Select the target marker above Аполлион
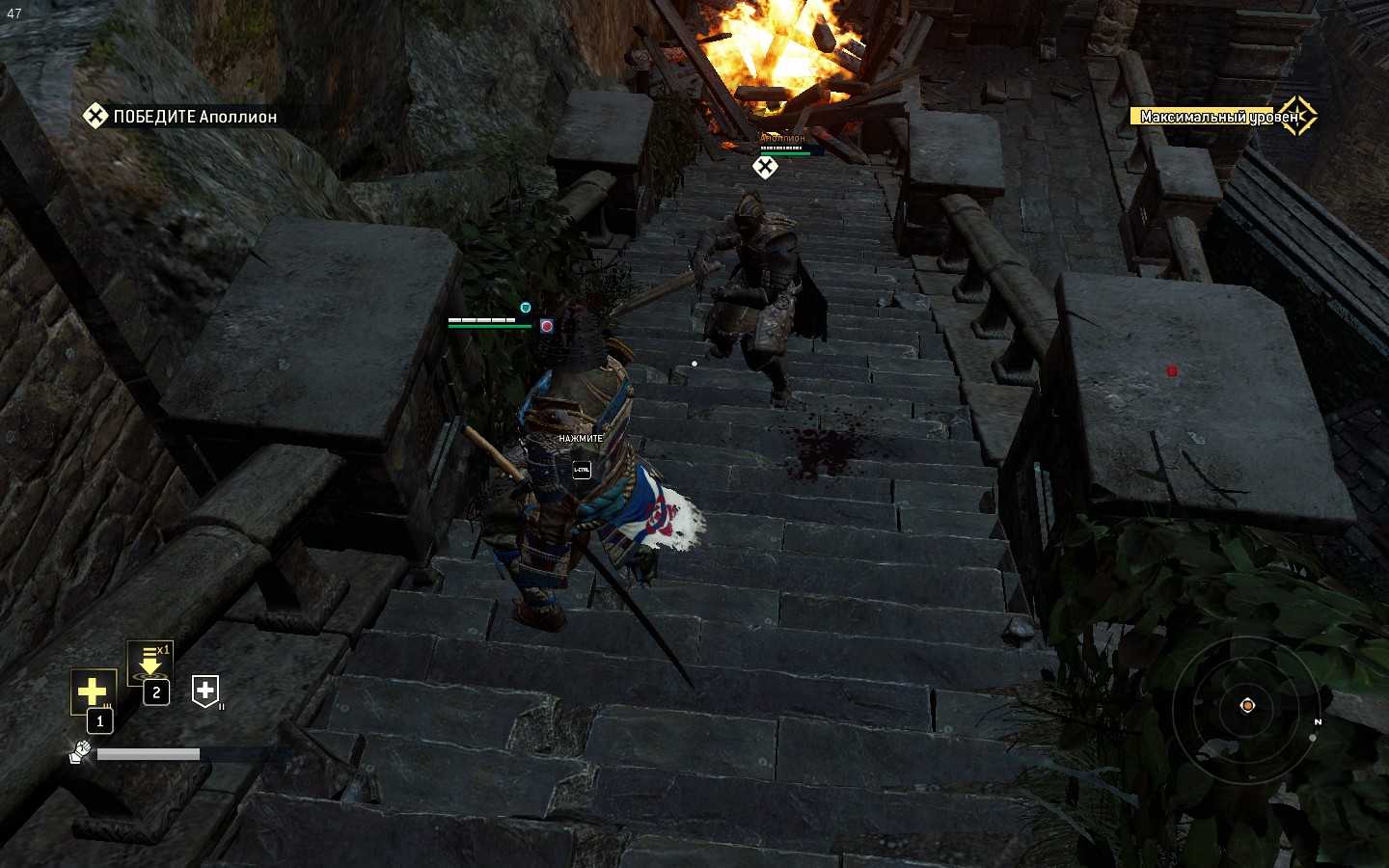Viewport: 1389px width, 868px height. tap(765, 167)
